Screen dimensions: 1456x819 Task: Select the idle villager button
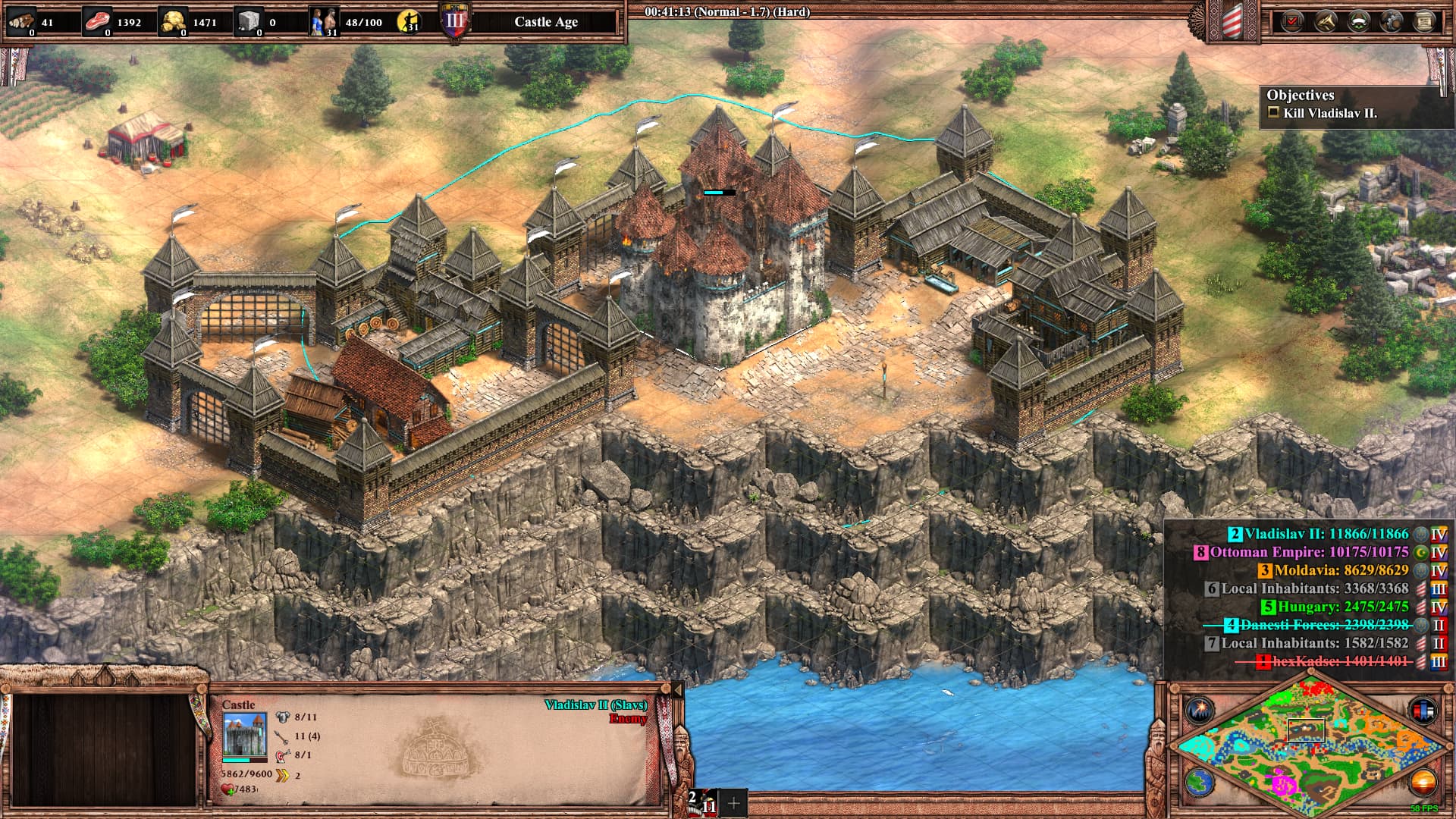pos(410,22)
